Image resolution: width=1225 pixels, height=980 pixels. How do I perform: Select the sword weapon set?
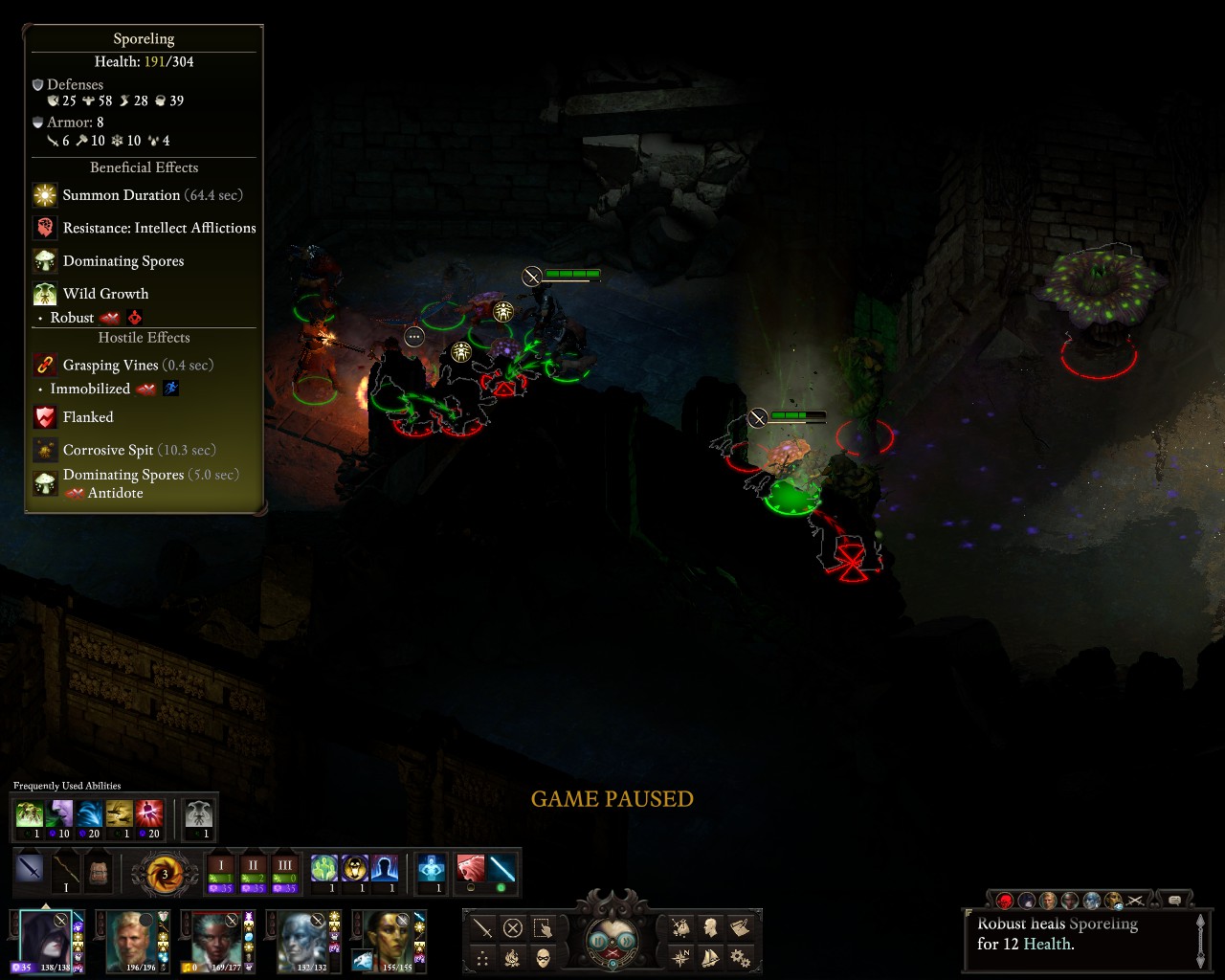[x=31, y=872]
